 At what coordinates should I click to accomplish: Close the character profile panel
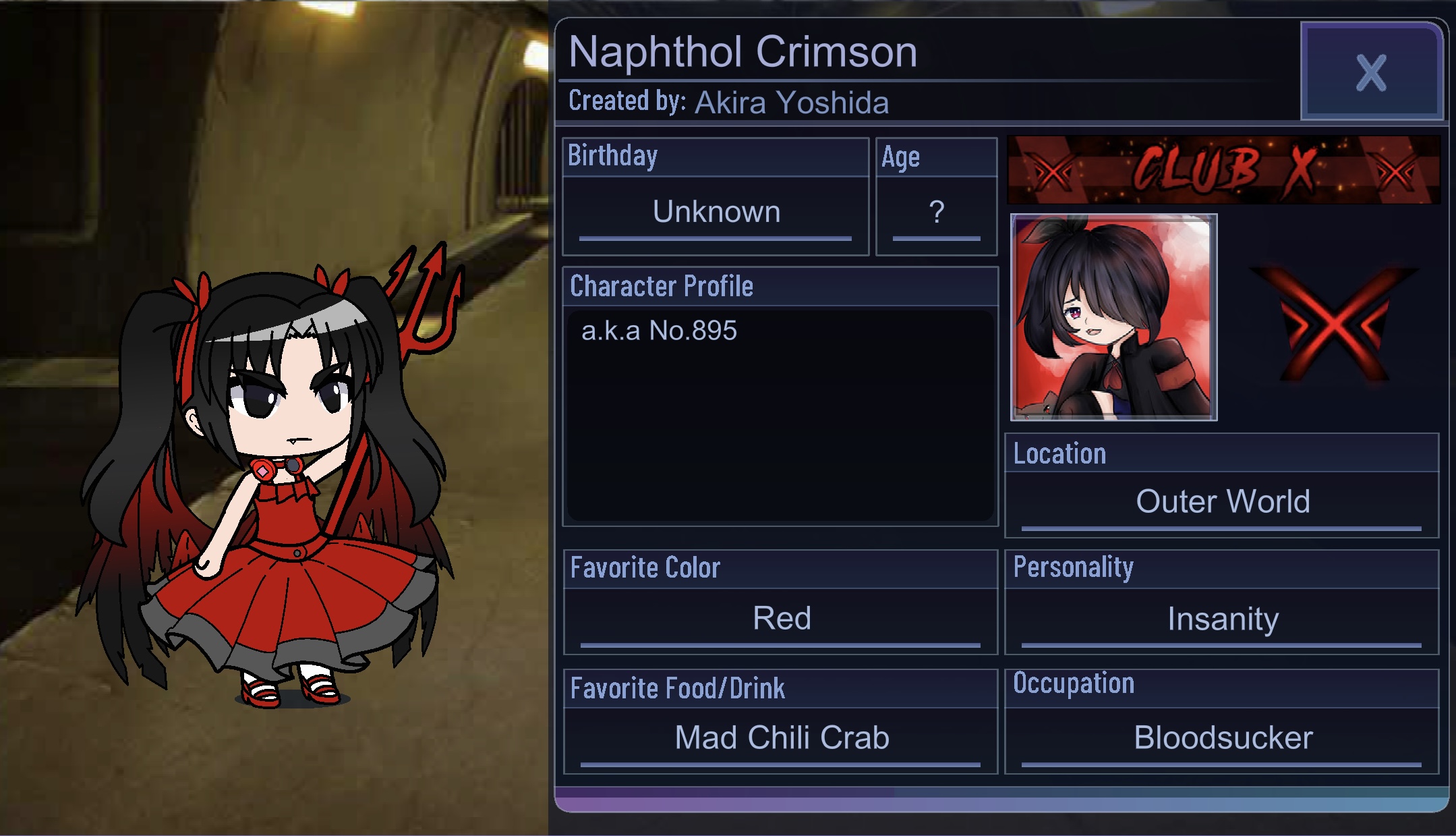(x=1371, y=72)
